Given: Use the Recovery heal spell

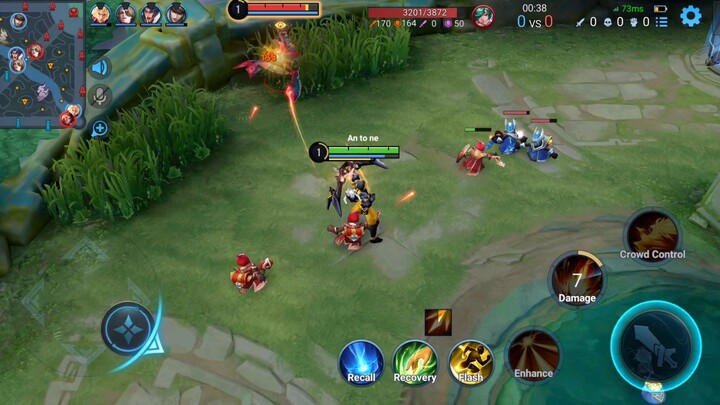Looking at the screenshot, I should click(414, 361).
